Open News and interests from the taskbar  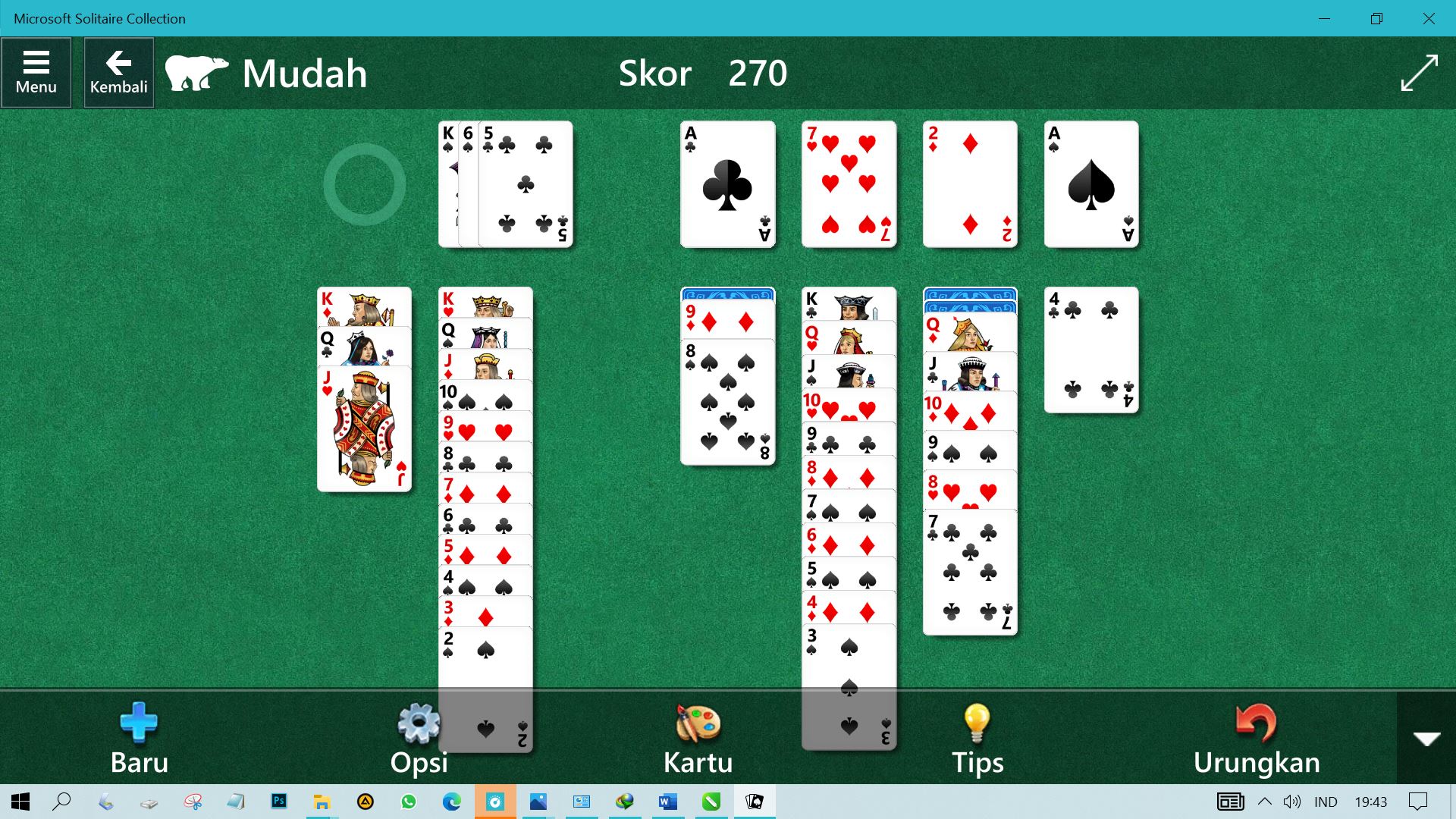(1230, 801)
